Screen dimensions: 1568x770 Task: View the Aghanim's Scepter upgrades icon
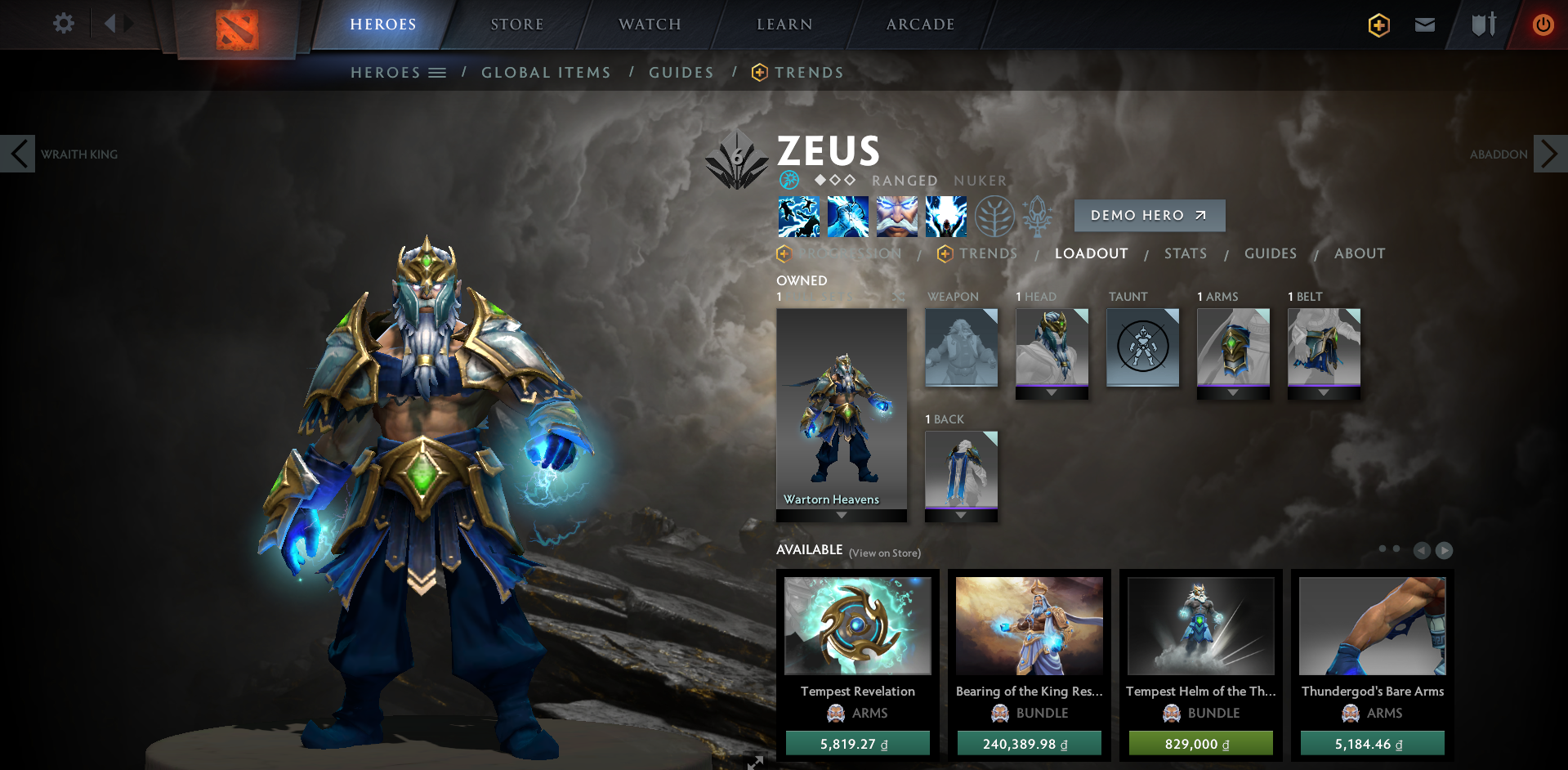click(1036, 216)
